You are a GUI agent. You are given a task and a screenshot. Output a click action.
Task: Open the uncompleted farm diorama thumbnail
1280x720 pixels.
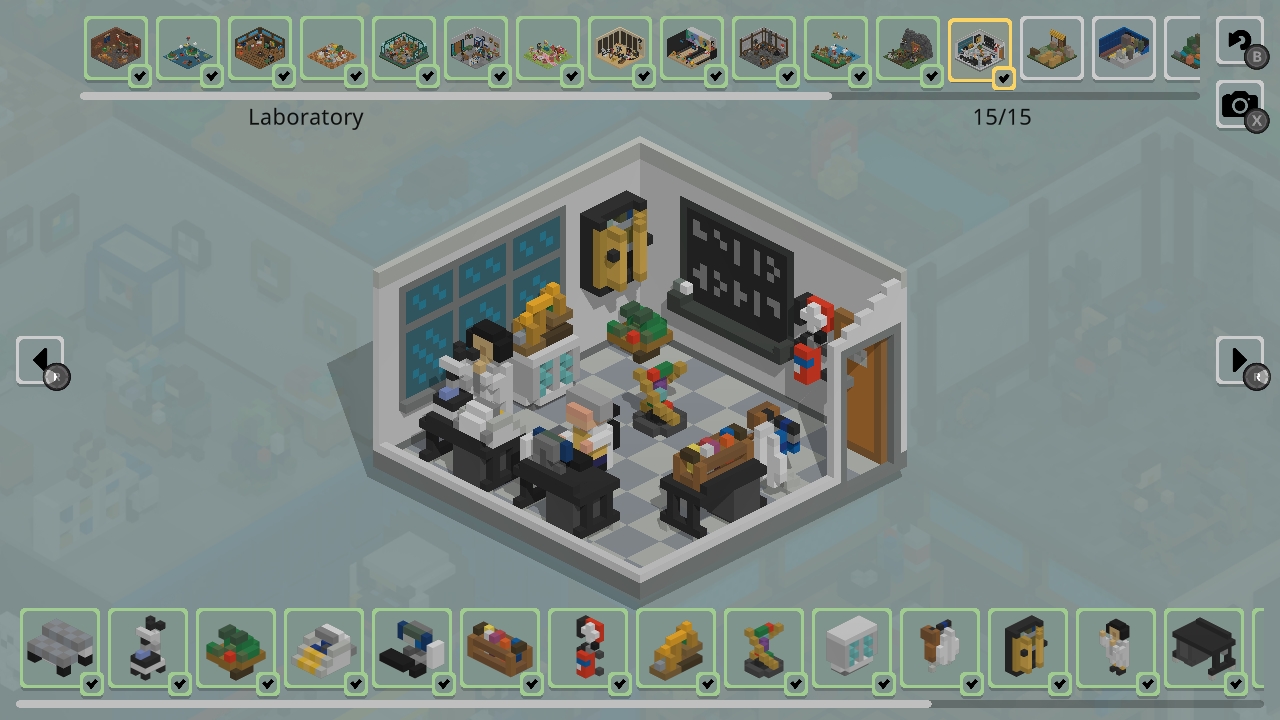(x=1052, y=47)
